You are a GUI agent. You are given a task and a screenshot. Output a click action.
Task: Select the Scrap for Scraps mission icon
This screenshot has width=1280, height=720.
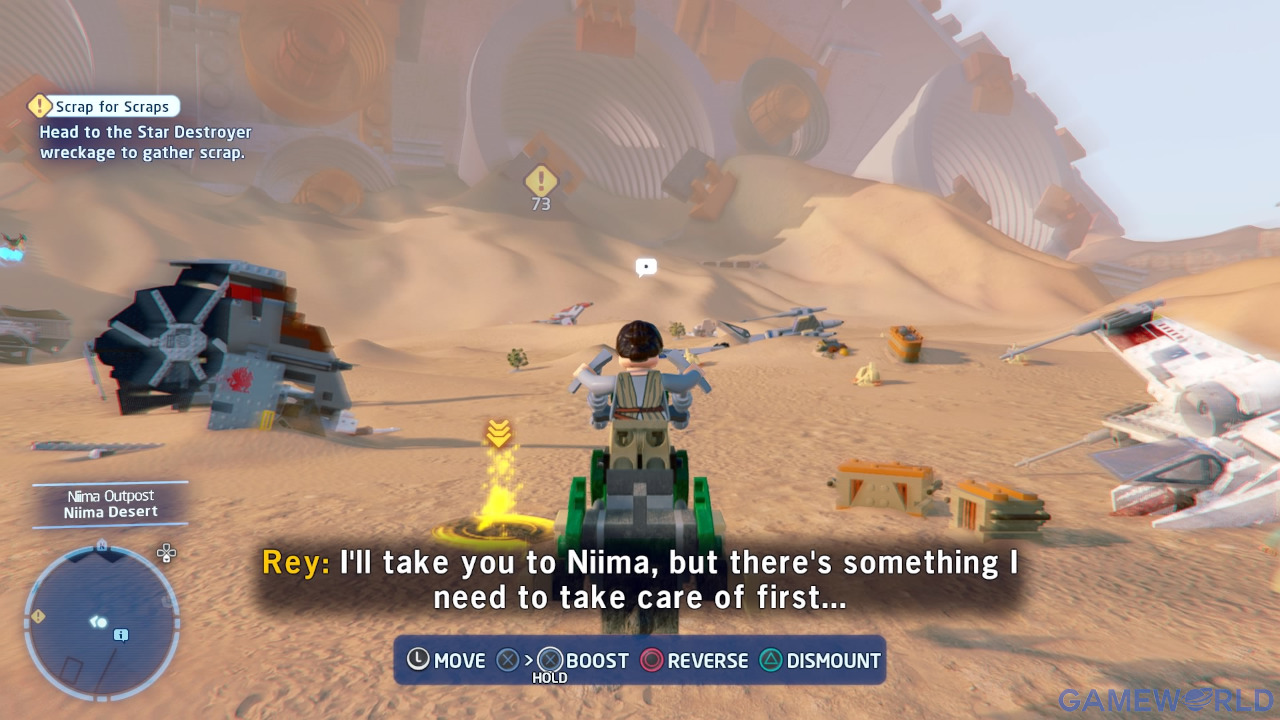38,106
